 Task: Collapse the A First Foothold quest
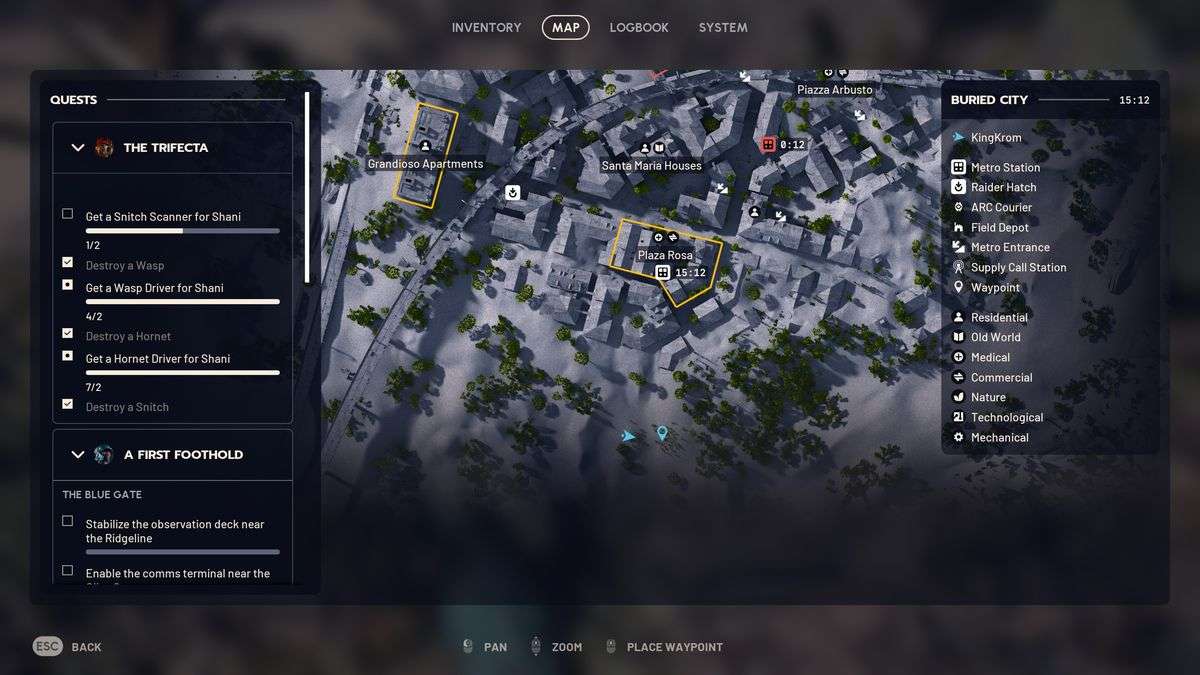click(x=78, y=455)
